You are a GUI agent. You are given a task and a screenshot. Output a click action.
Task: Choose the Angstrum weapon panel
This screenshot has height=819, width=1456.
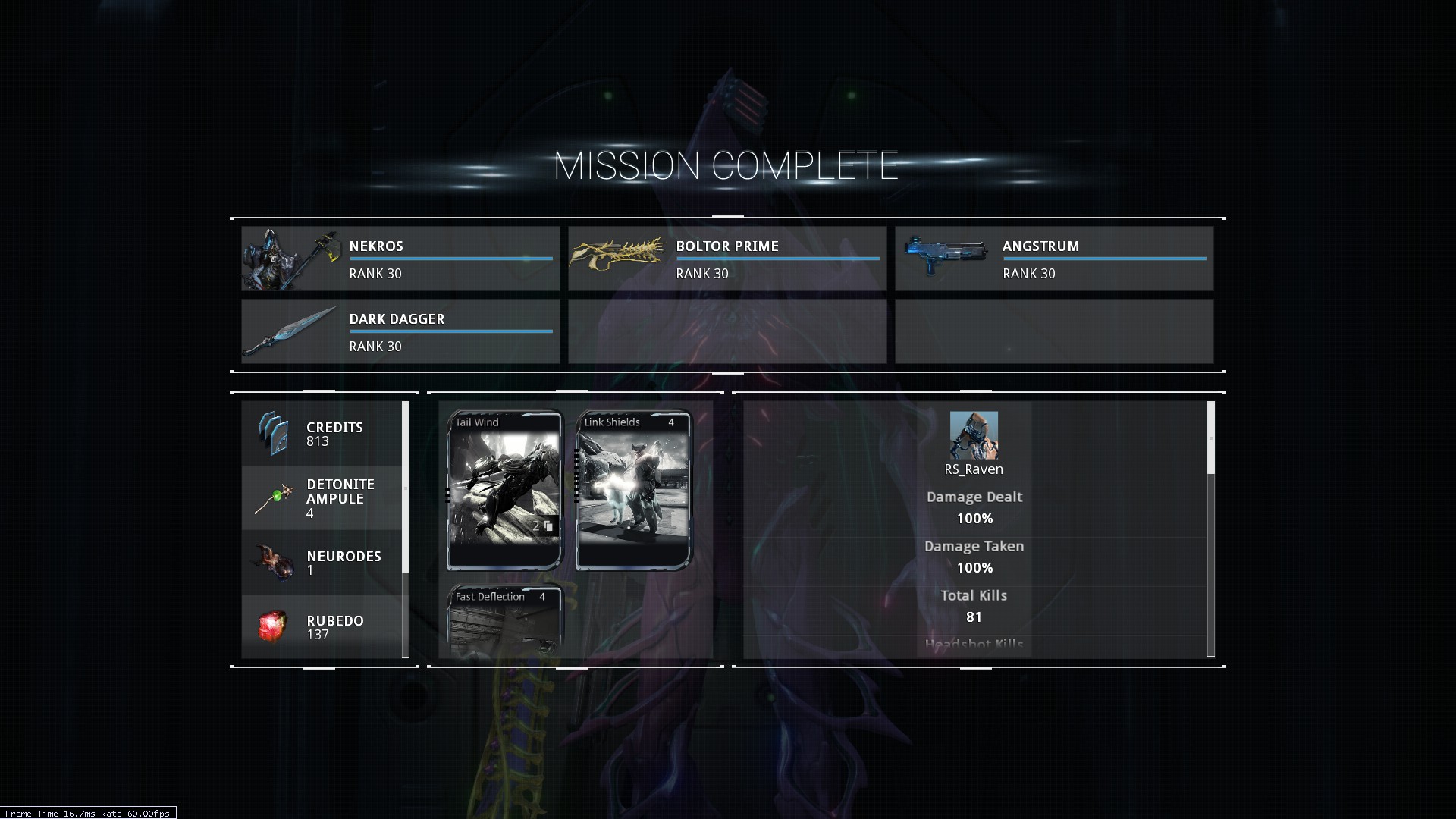coord(1053,259)
